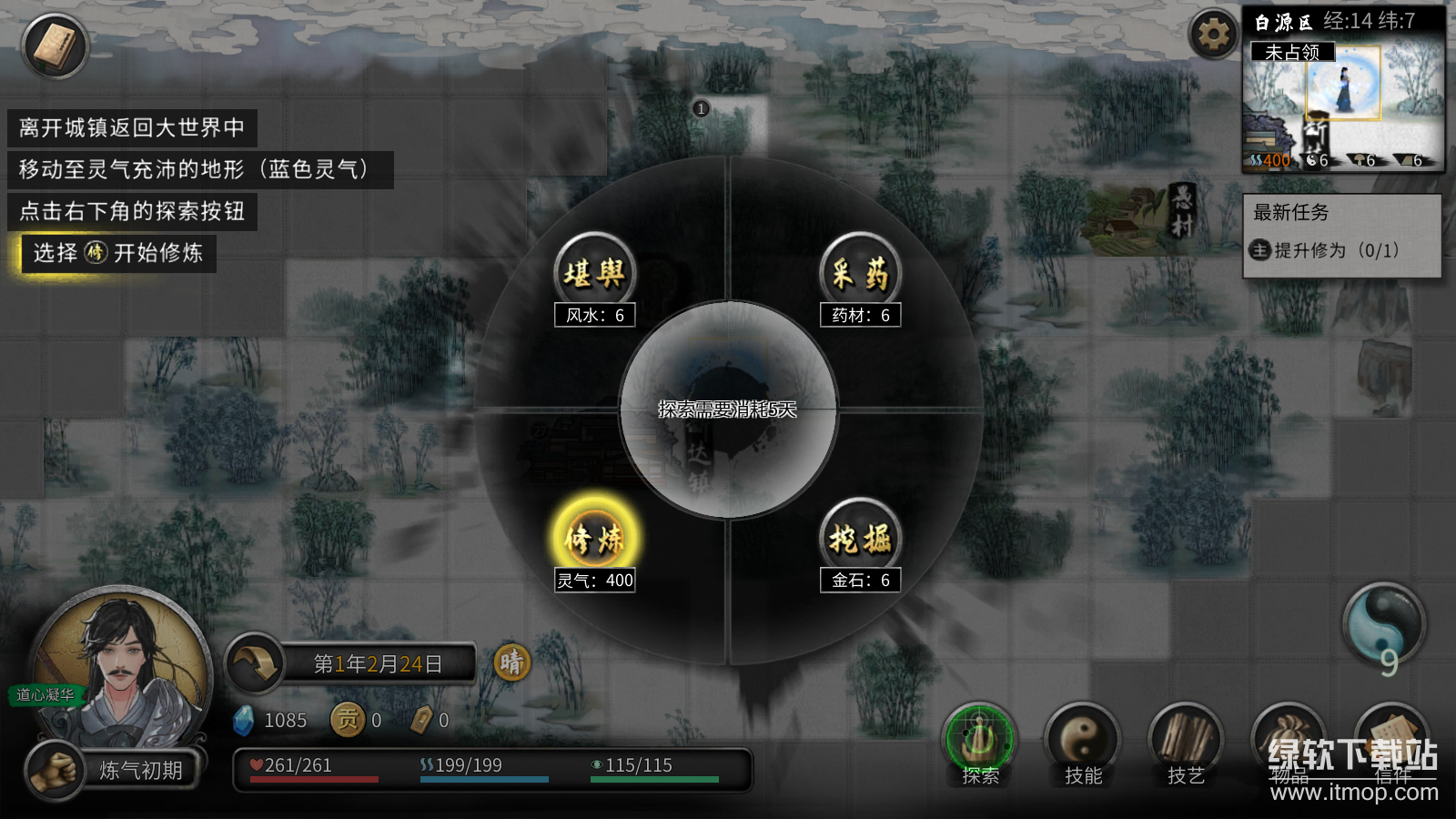The image size is (1456, 819).
Task: Pick the 挖掘 mining action
Action: (x=860, y=538)
